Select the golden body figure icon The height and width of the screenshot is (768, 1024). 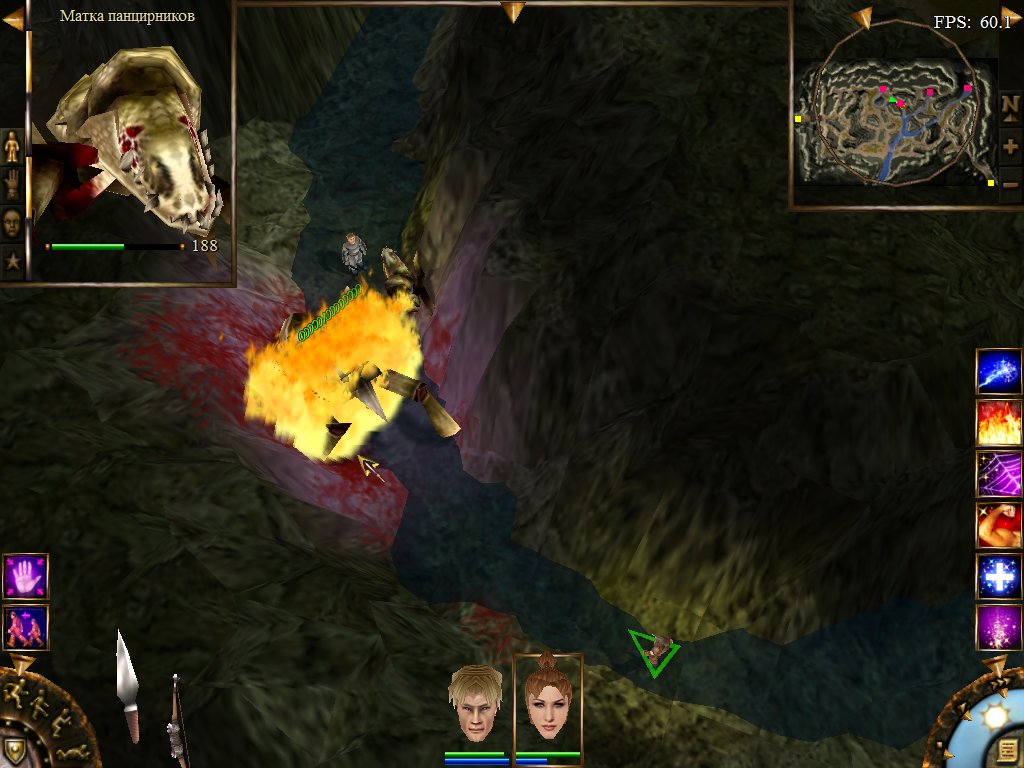click(12, 147)
